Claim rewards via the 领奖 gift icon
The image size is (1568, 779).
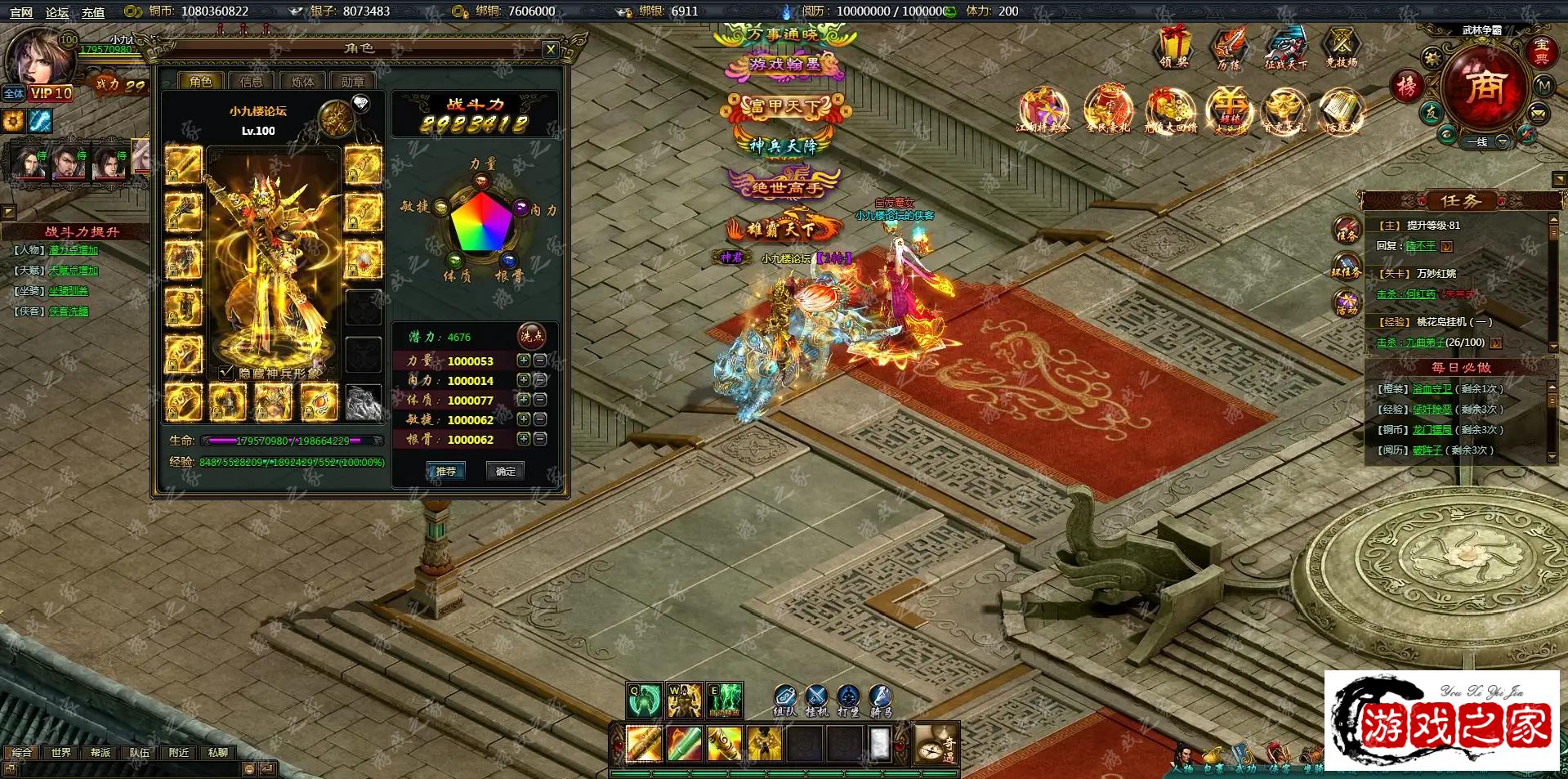point(1175,47)
